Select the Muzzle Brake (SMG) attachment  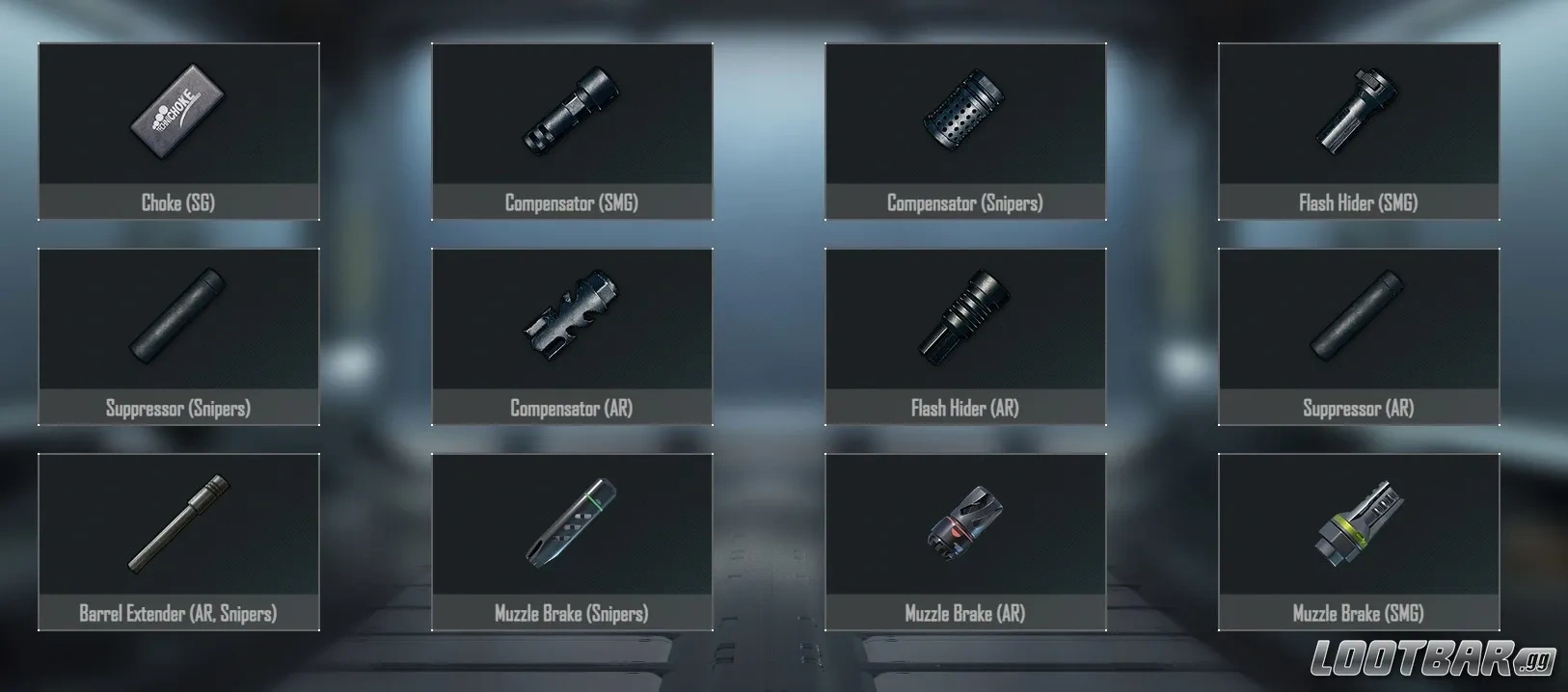[1359, 542]
